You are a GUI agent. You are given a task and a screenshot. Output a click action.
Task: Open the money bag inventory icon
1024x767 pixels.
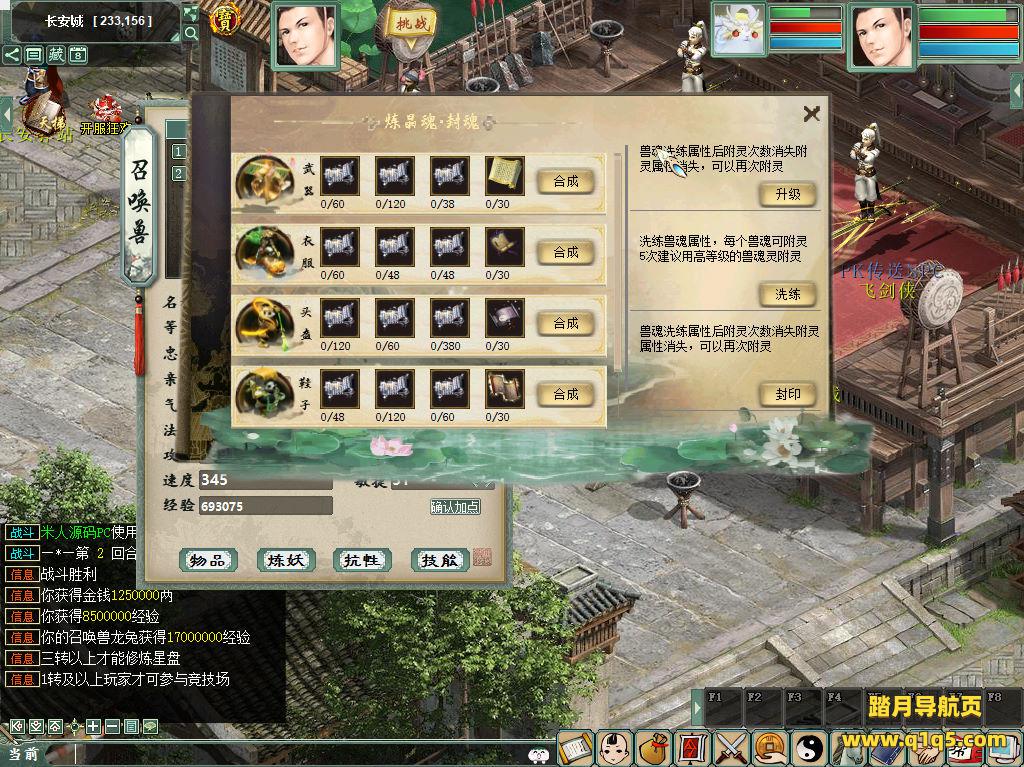point(654,747)
